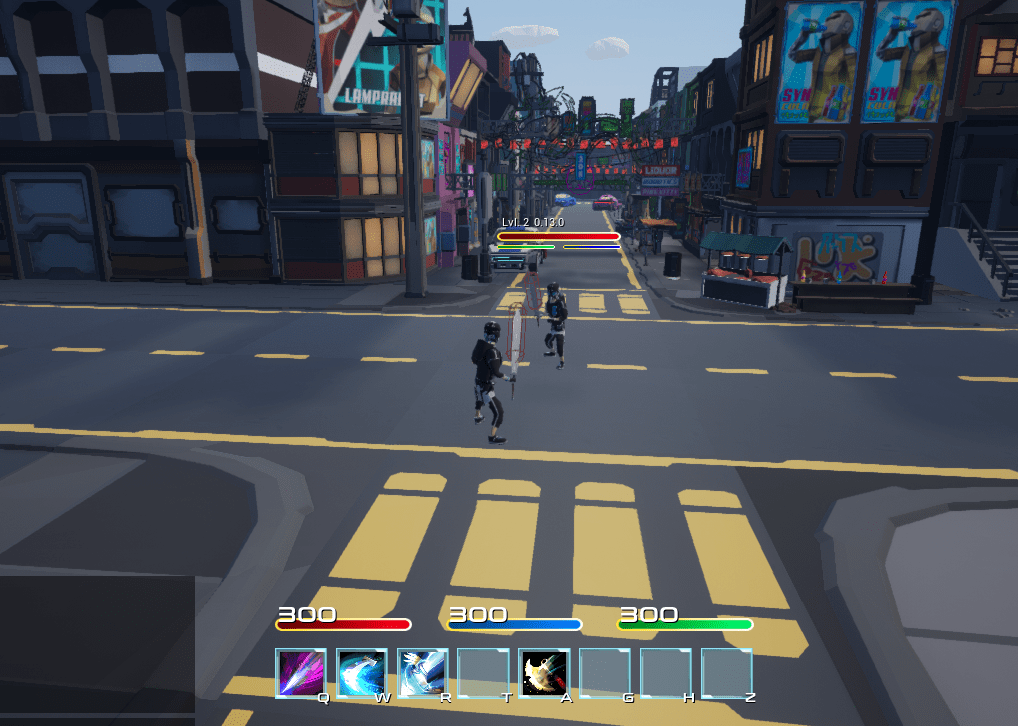Select the empty ability slot labeled T
1018x726 pixels.
[484, 673]
